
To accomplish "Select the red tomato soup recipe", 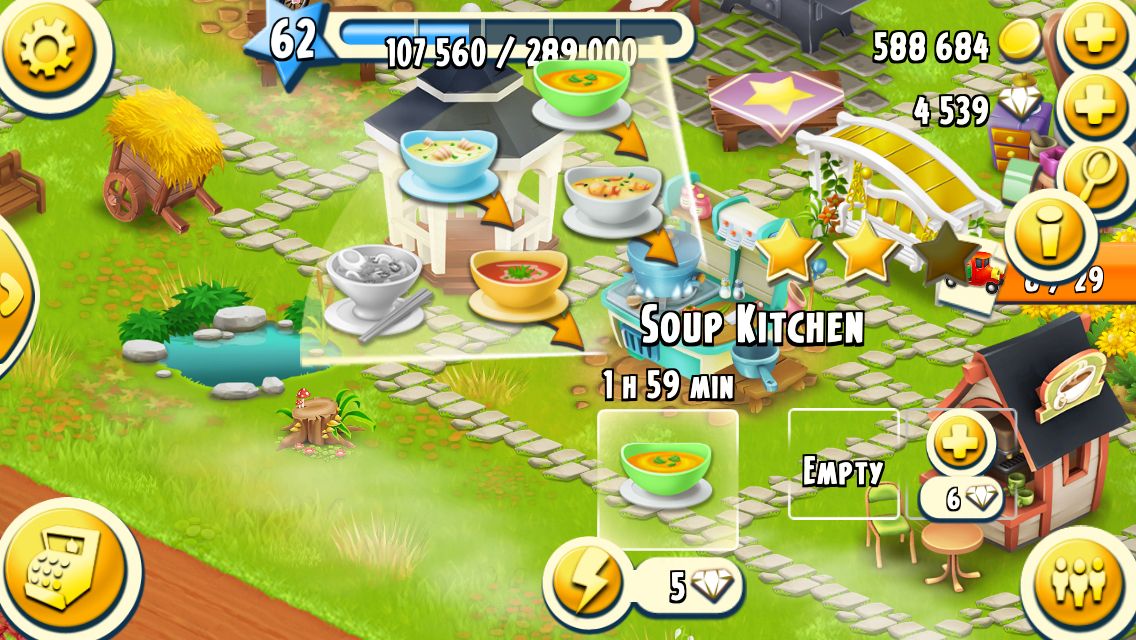I will click(x=518, y=283).
